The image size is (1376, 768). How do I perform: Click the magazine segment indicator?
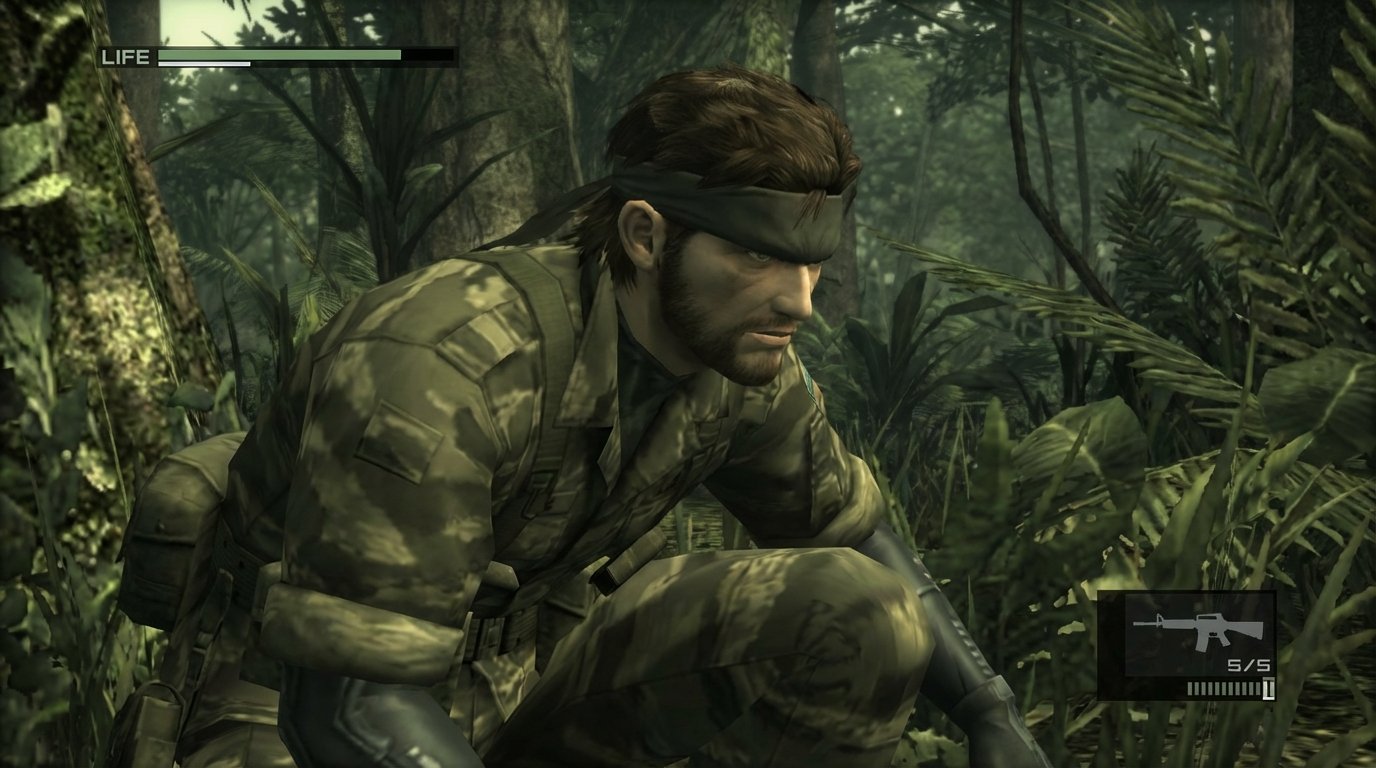(x=1220, y=686)
